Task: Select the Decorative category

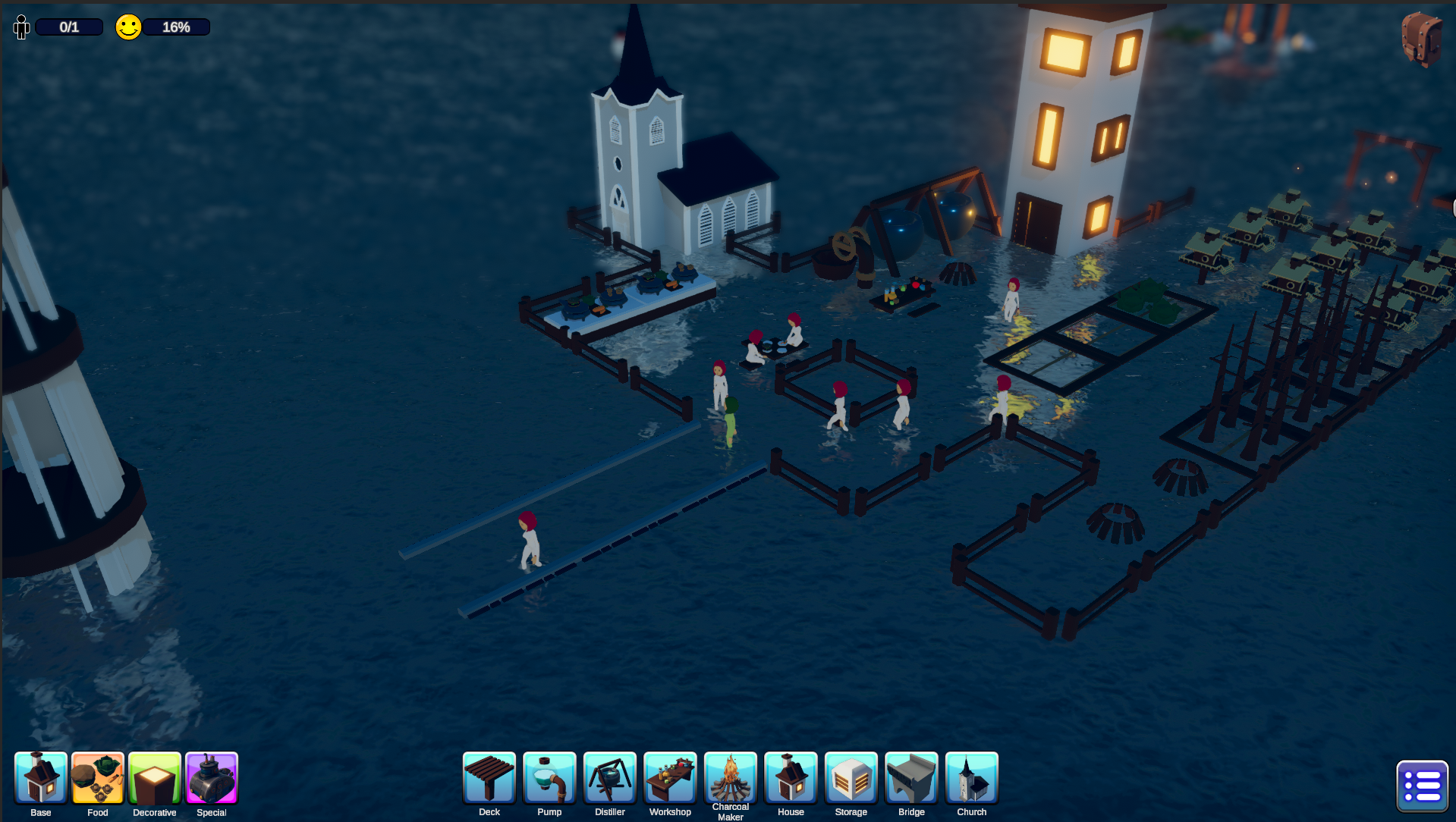Action: [x=155, y=778]
